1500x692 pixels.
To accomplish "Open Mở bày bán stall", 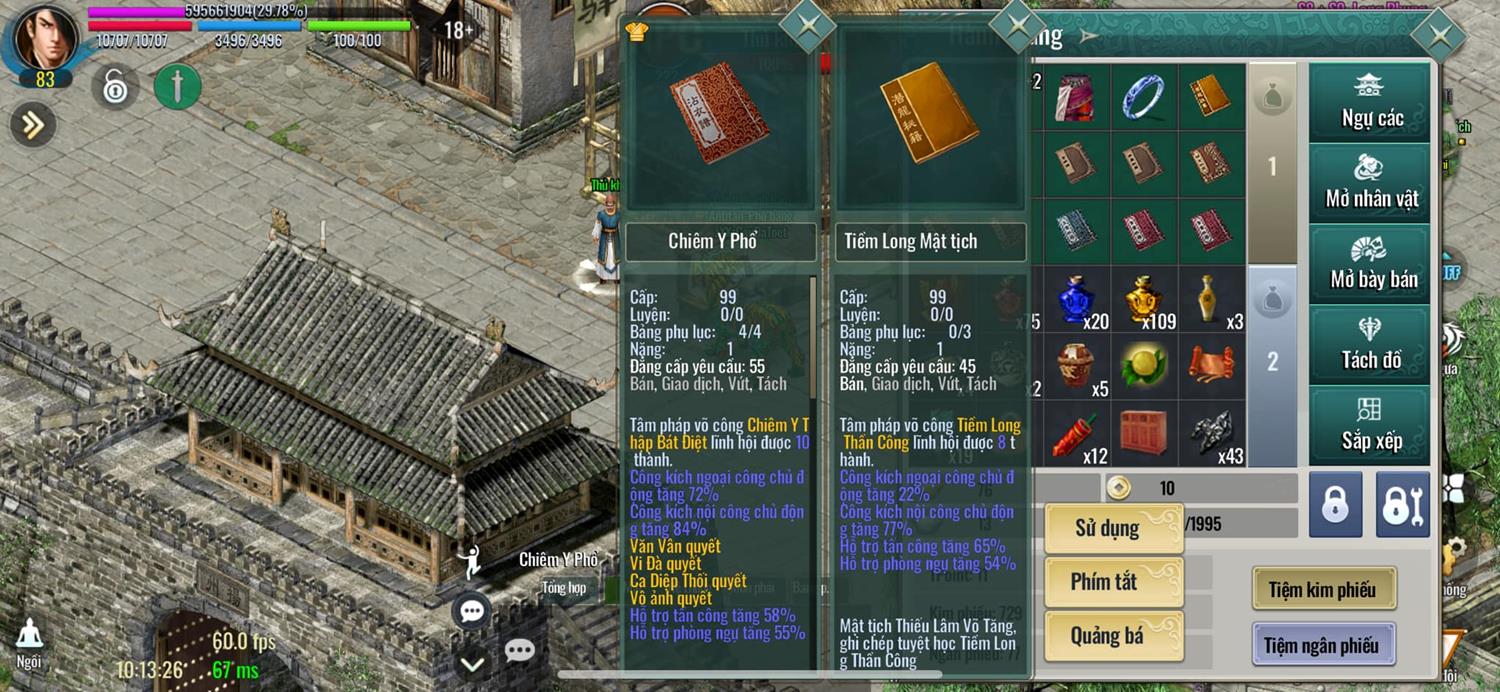I will coord(1371,263).
